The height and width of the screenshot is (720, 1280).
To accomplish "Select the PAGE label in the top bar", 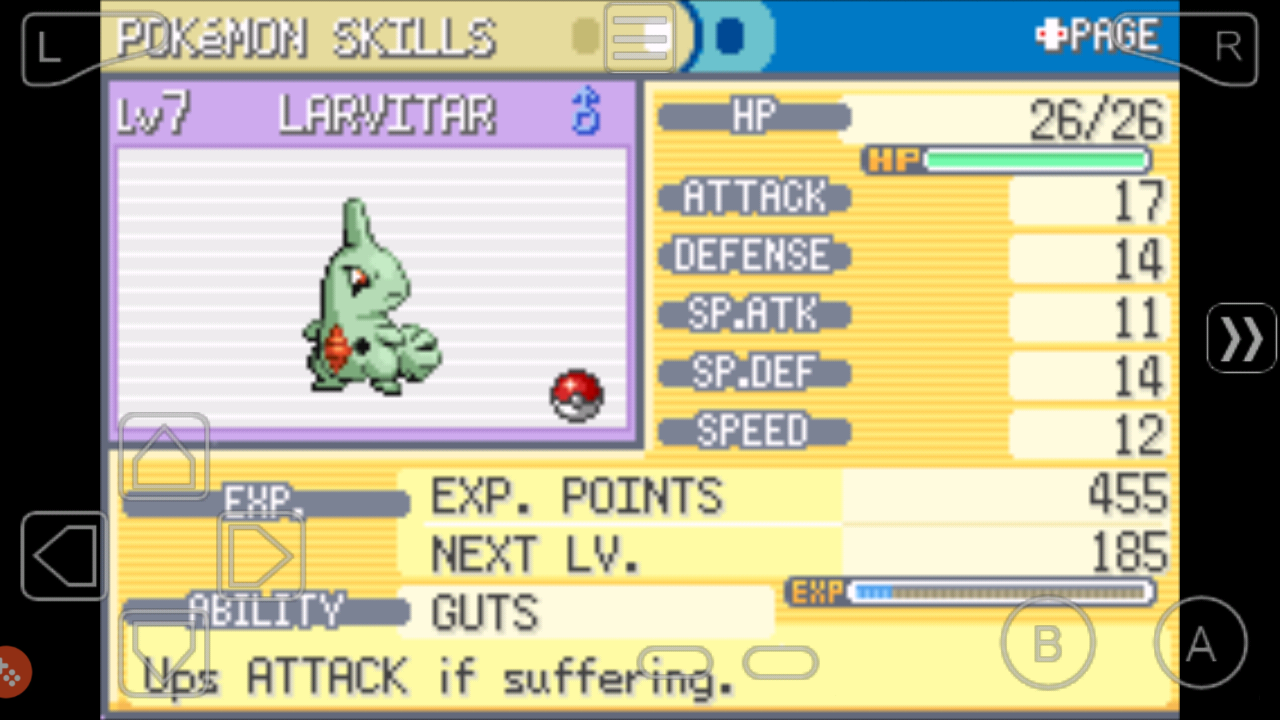I will (x=1113, y=34).
